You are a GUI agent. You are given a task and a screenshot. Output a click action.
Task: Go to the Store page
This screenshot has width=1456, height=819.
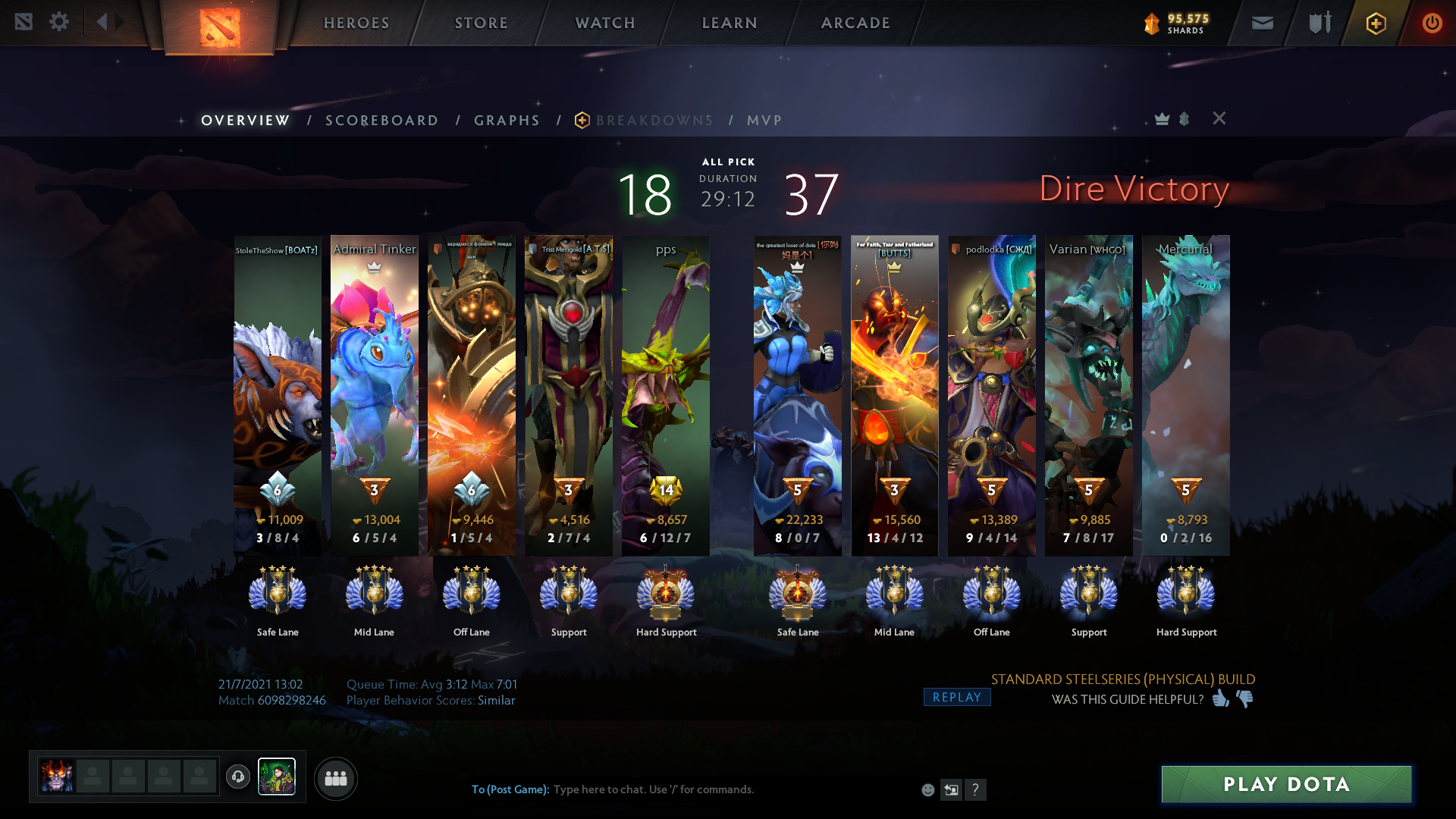[x=482, y=23]
